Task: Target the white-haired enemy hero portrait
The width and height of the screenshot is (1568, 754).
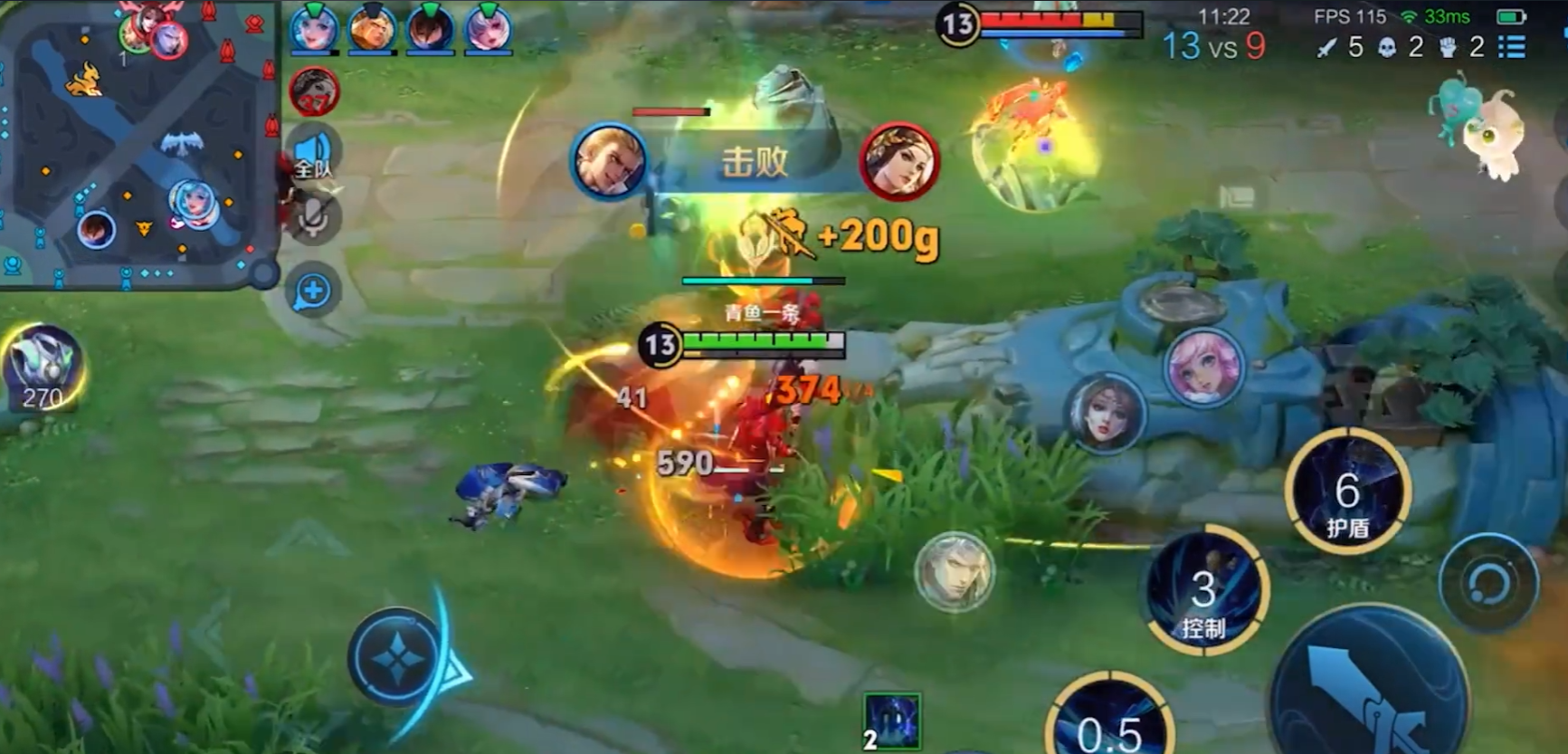Action: coord(954,571)
